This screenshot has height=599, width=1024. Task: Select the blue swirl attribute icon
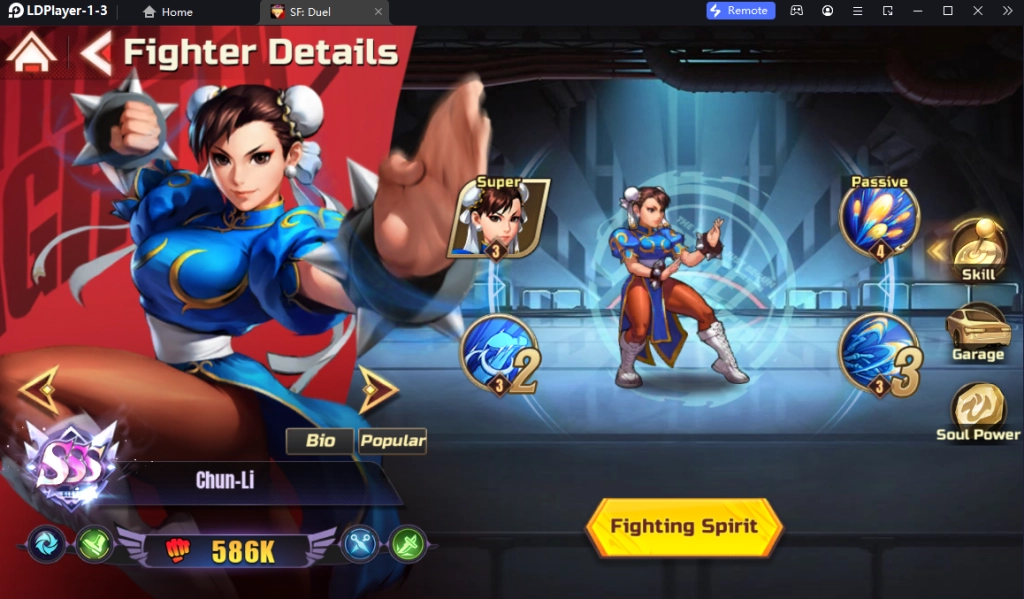(46, 544)
